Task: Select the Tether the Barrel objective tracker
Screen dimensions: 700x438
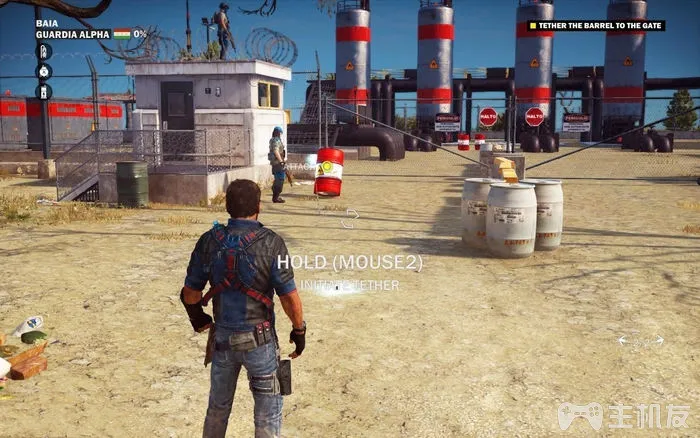Action: [596, 26]
